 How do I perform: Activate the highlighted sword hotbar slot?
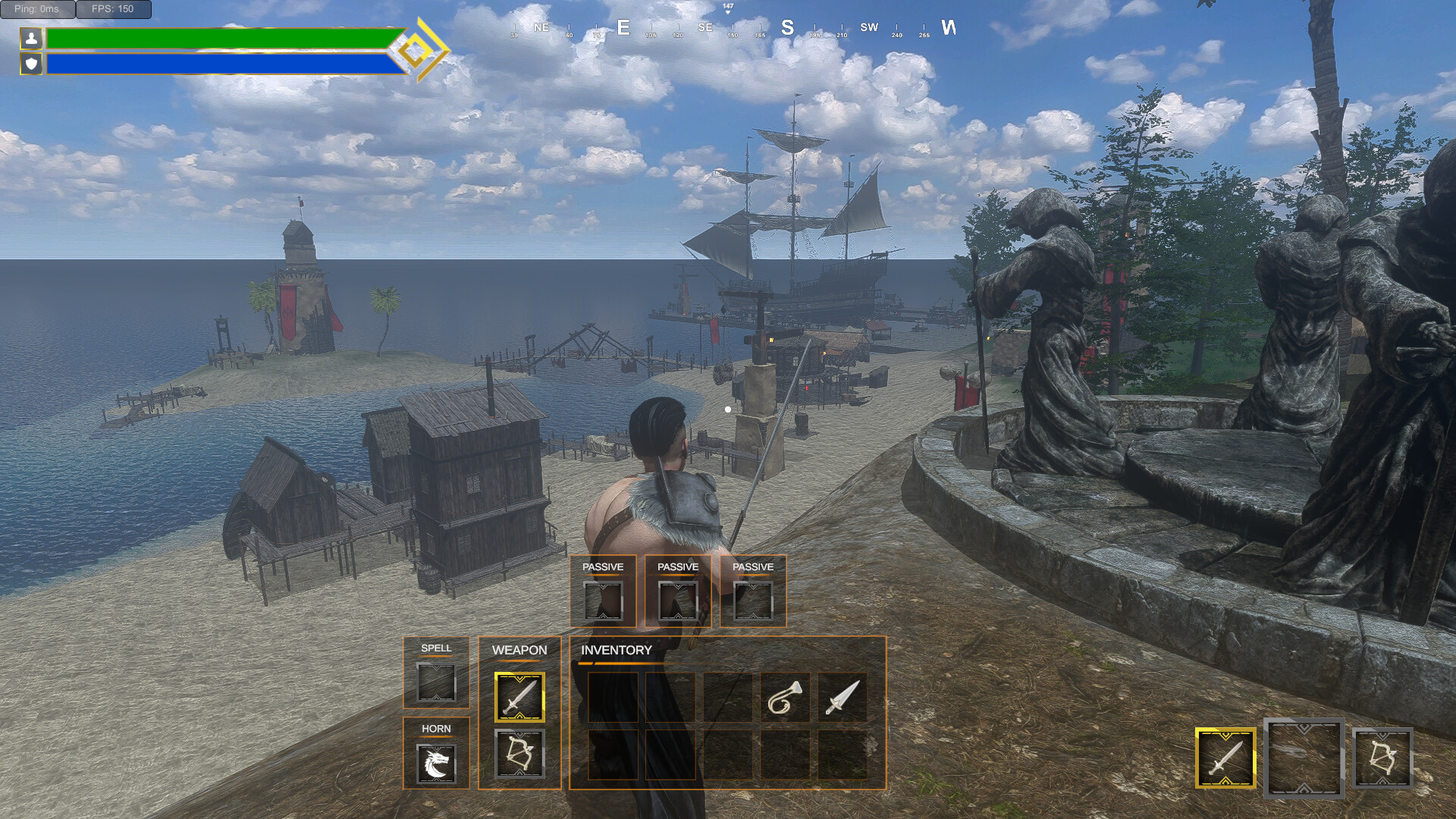pos(1225,758)
